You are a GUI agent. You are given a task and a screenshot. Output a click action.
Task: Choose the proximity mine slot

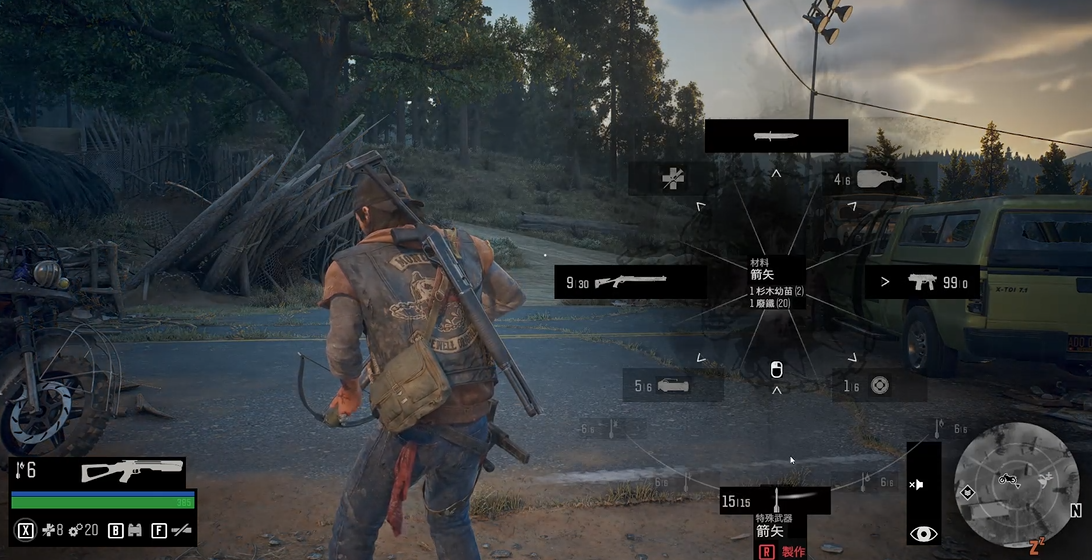coord(878,385)
